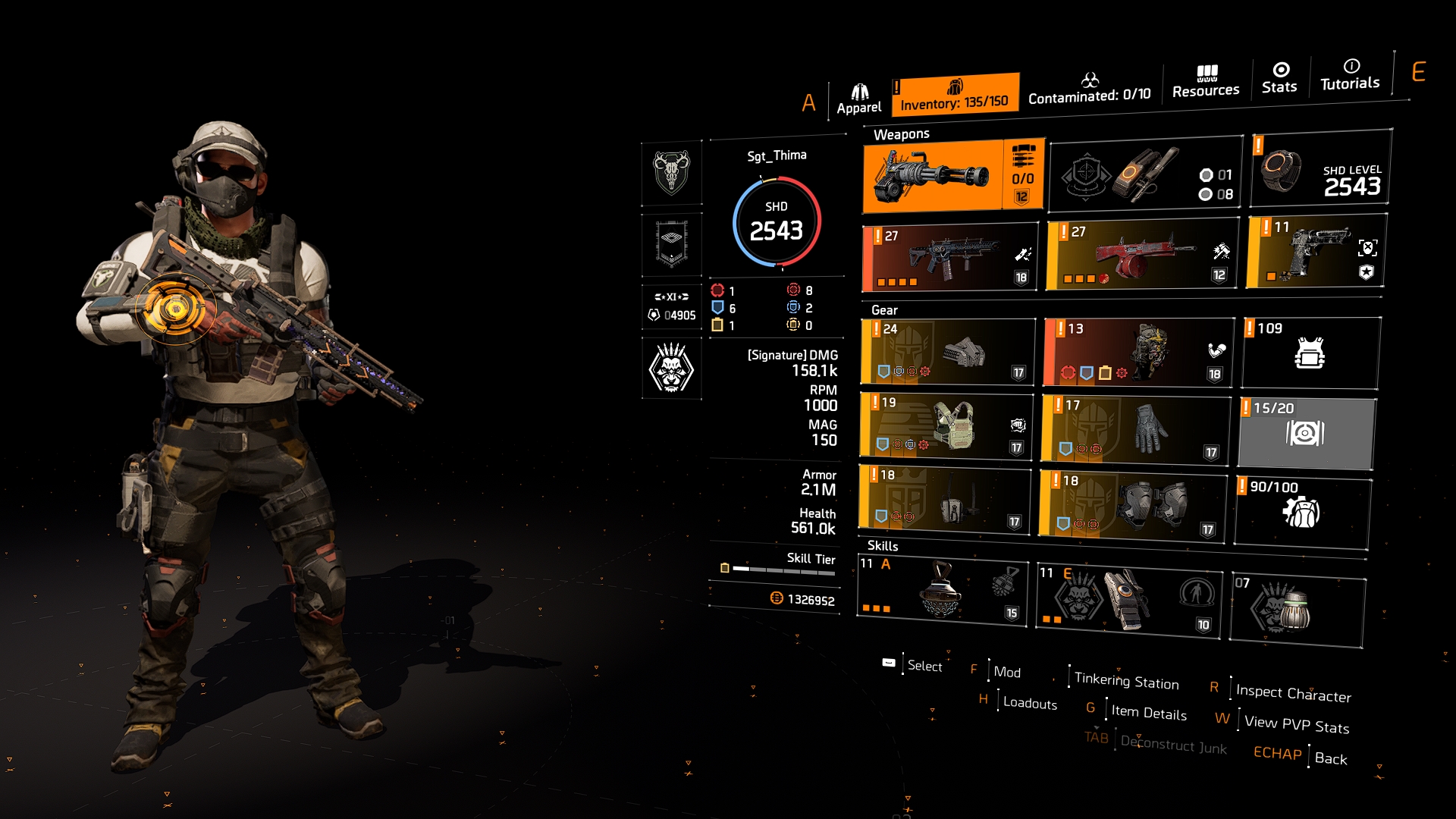Viewport: 1456px width, 819px height.
Task: Open the Inventory tab
Action: 954,95
